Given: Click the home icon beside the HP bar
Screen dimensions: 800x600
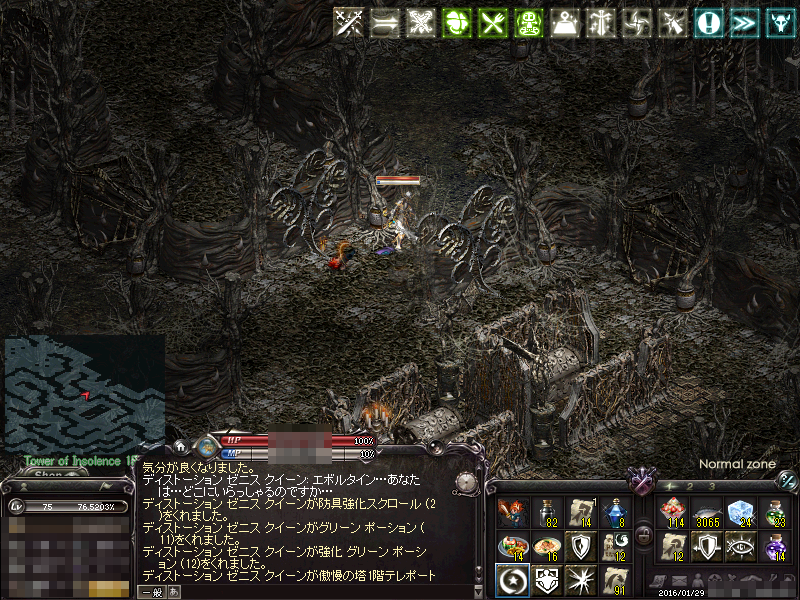Looking at the screenshot, I should pos(181,447).
